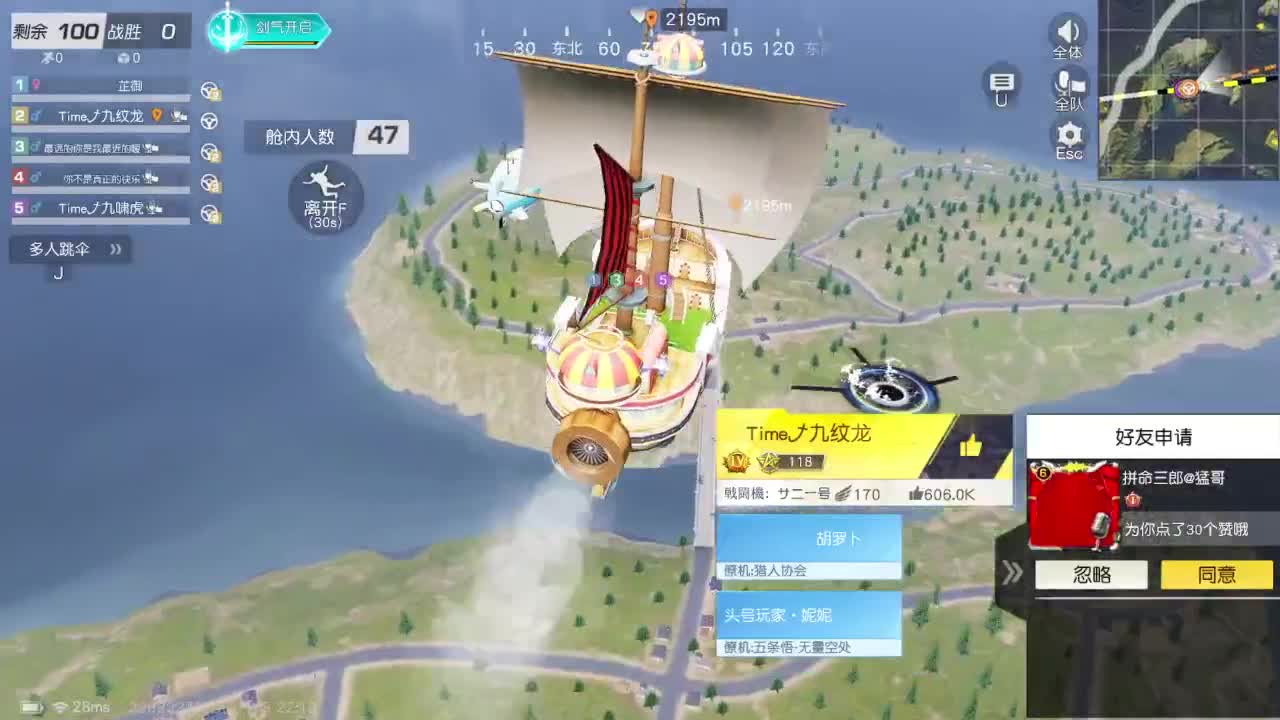Viewport: 1280px width, 720px height.
Task: Toggle player 4's steering wheel indicator
Action: click(208, 180)
